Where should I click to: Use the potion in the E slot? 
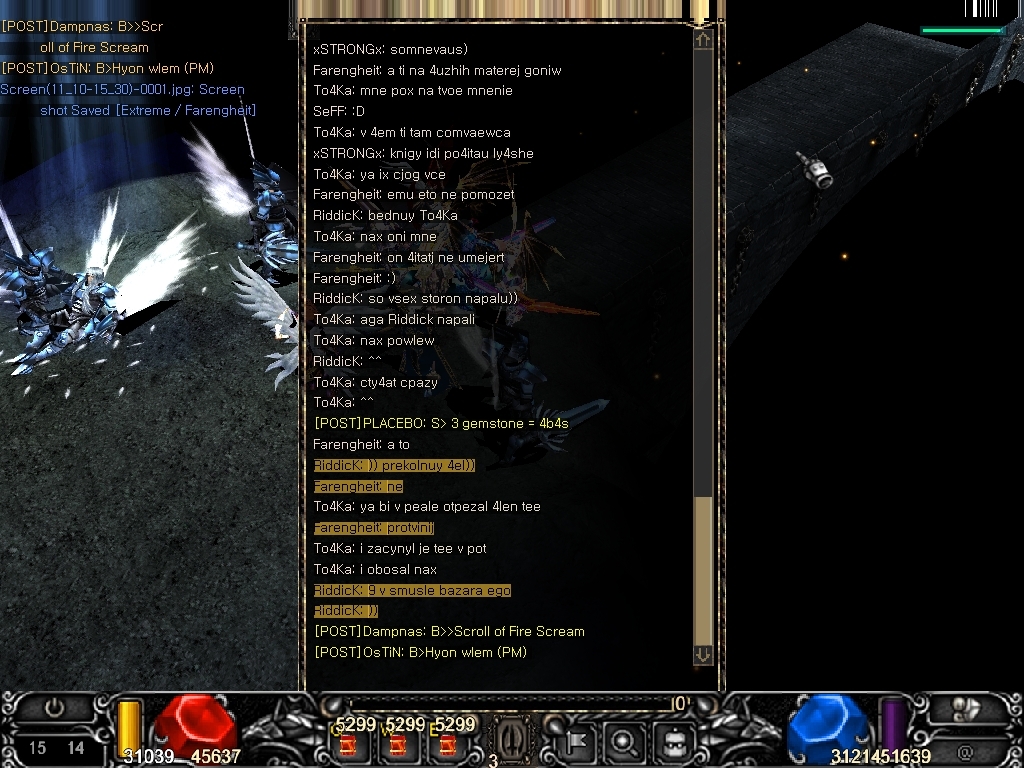(x=447, y=745)
